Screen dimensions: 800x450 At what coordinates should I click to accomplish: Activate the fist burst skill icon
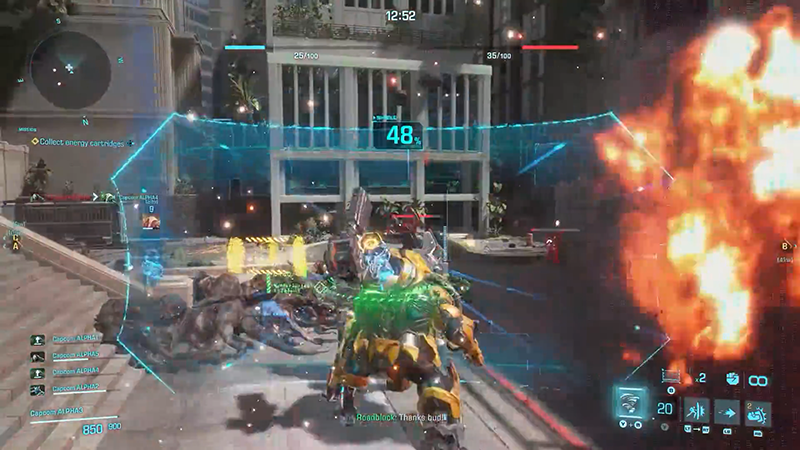[x=757, y=410]
